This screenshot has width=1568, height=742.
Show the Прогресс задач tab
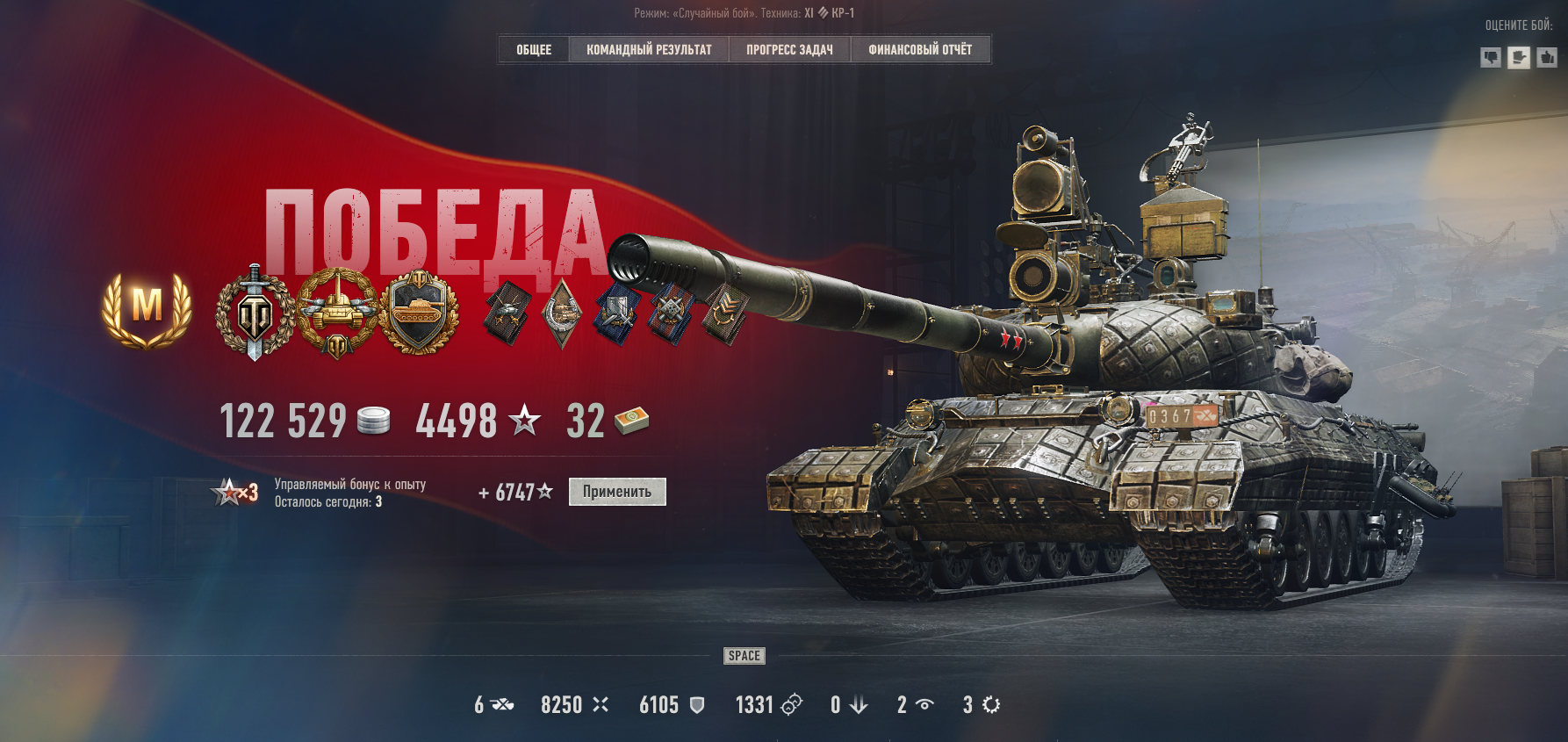[789, 50]
